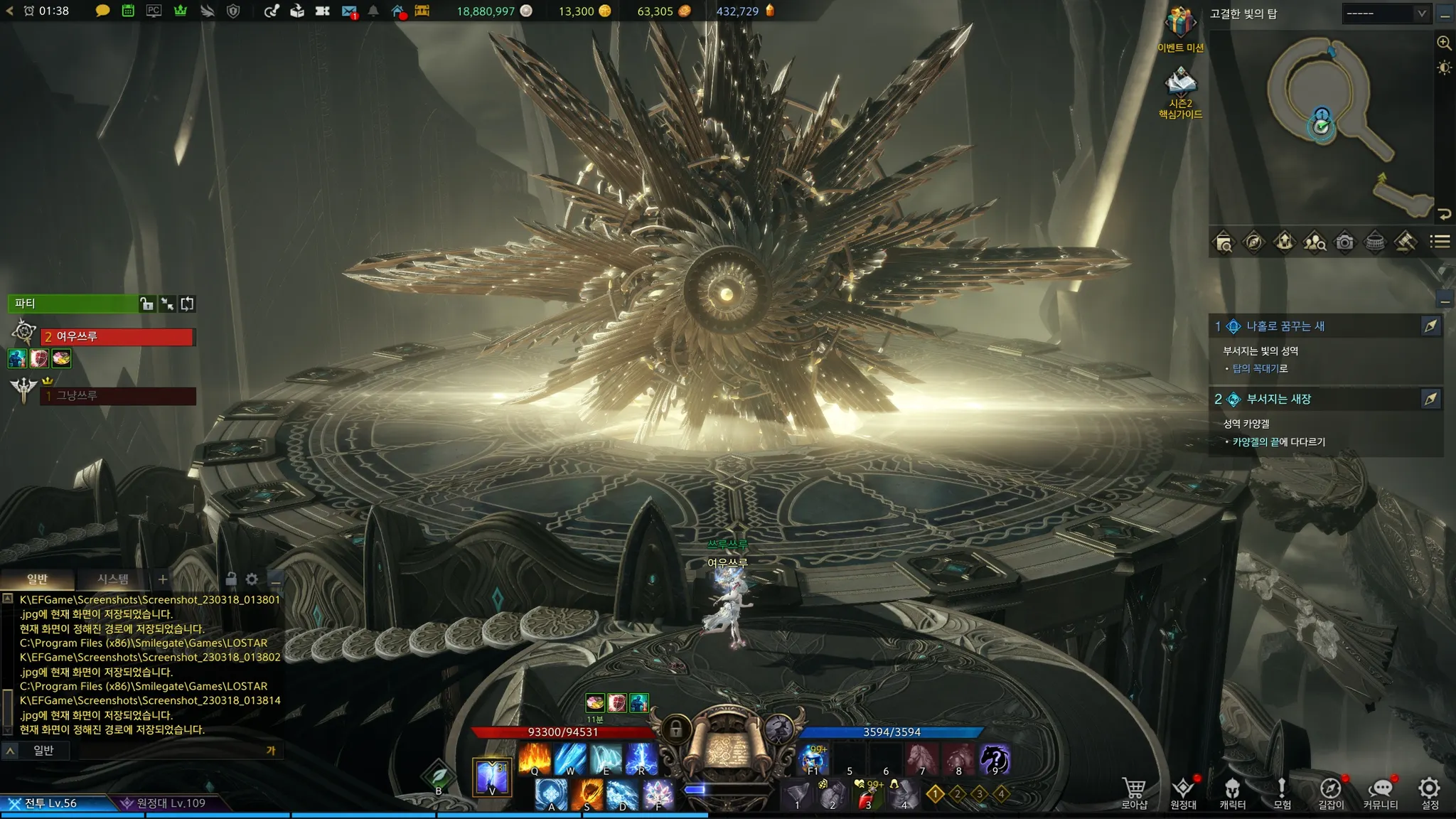Viewport: 1456px width, 819px height.
Task: Zoom the minimap with the magnifier button
Action: click(1444, 43)
